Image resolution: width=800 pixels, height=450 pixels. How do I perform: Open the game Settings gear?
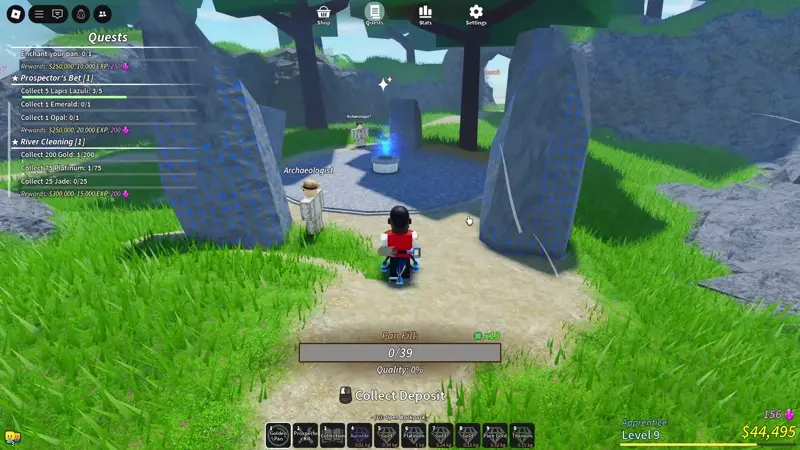coord(476,13)
